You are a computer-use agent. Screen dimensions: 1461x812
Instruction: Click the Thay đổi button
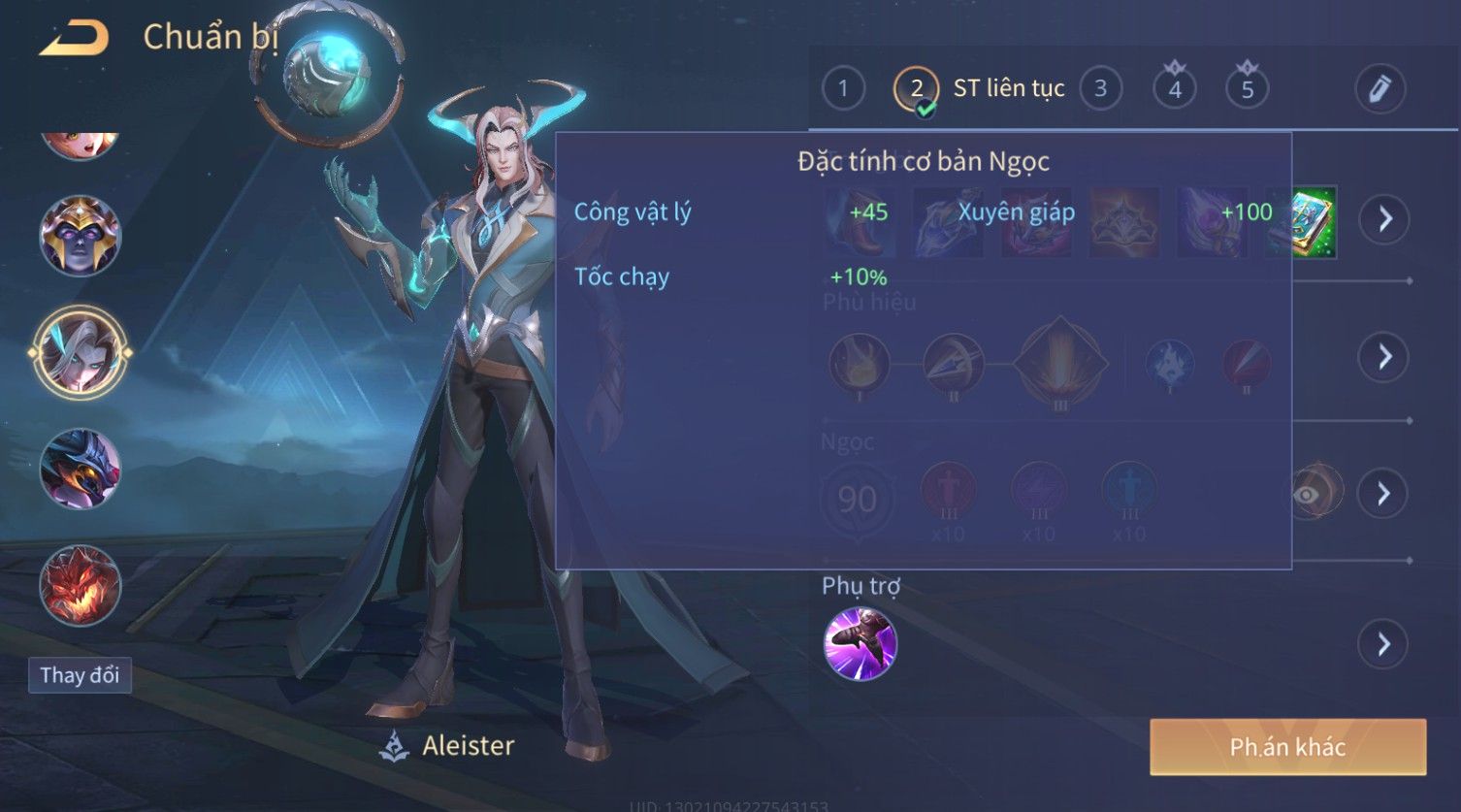tap(80, 675)
